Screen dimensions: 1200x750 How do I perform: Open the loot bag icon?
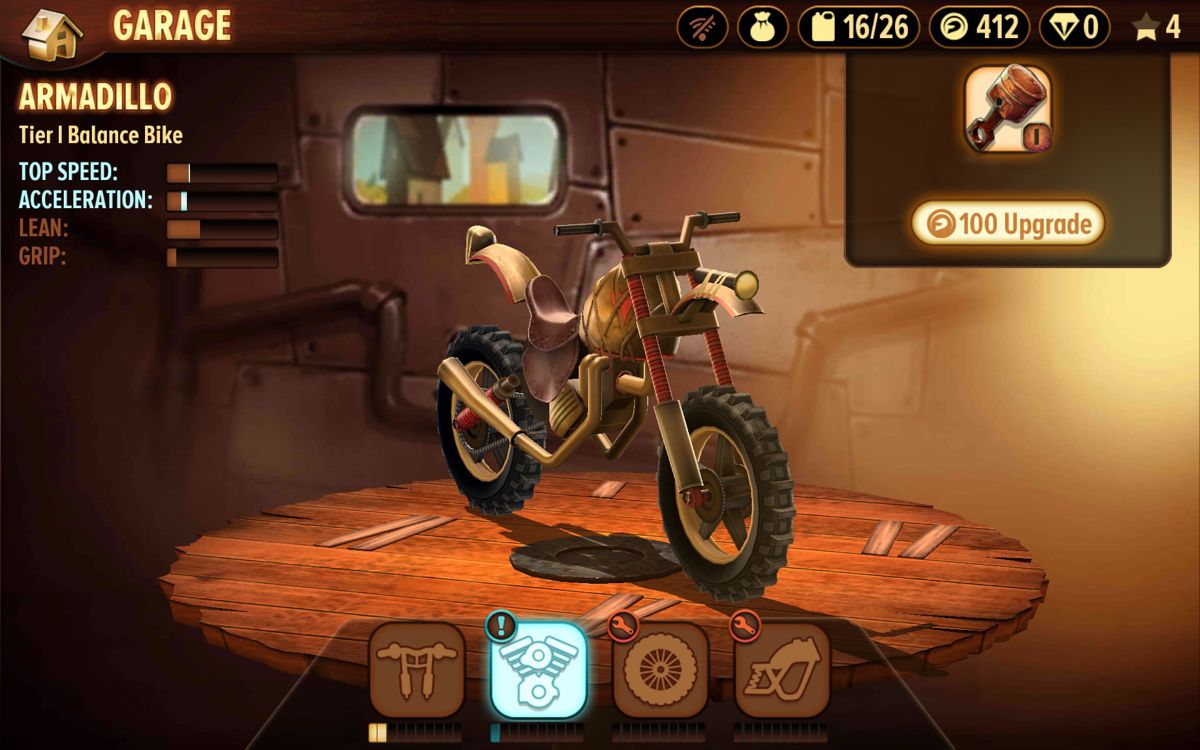click(x=763, y=27)
